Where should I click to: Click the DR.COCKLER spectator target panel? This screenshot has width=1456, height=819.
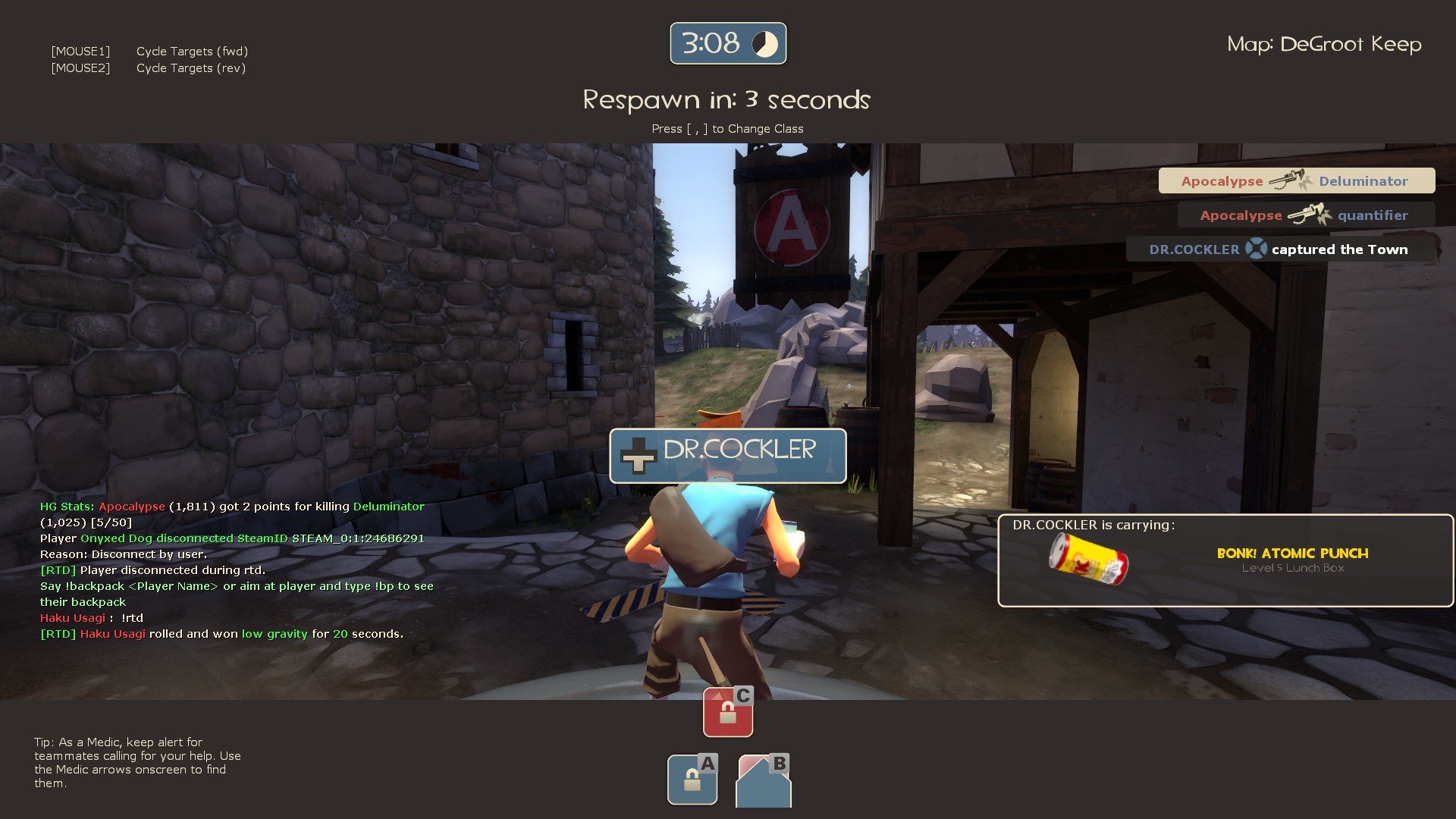tap(728, 456)
